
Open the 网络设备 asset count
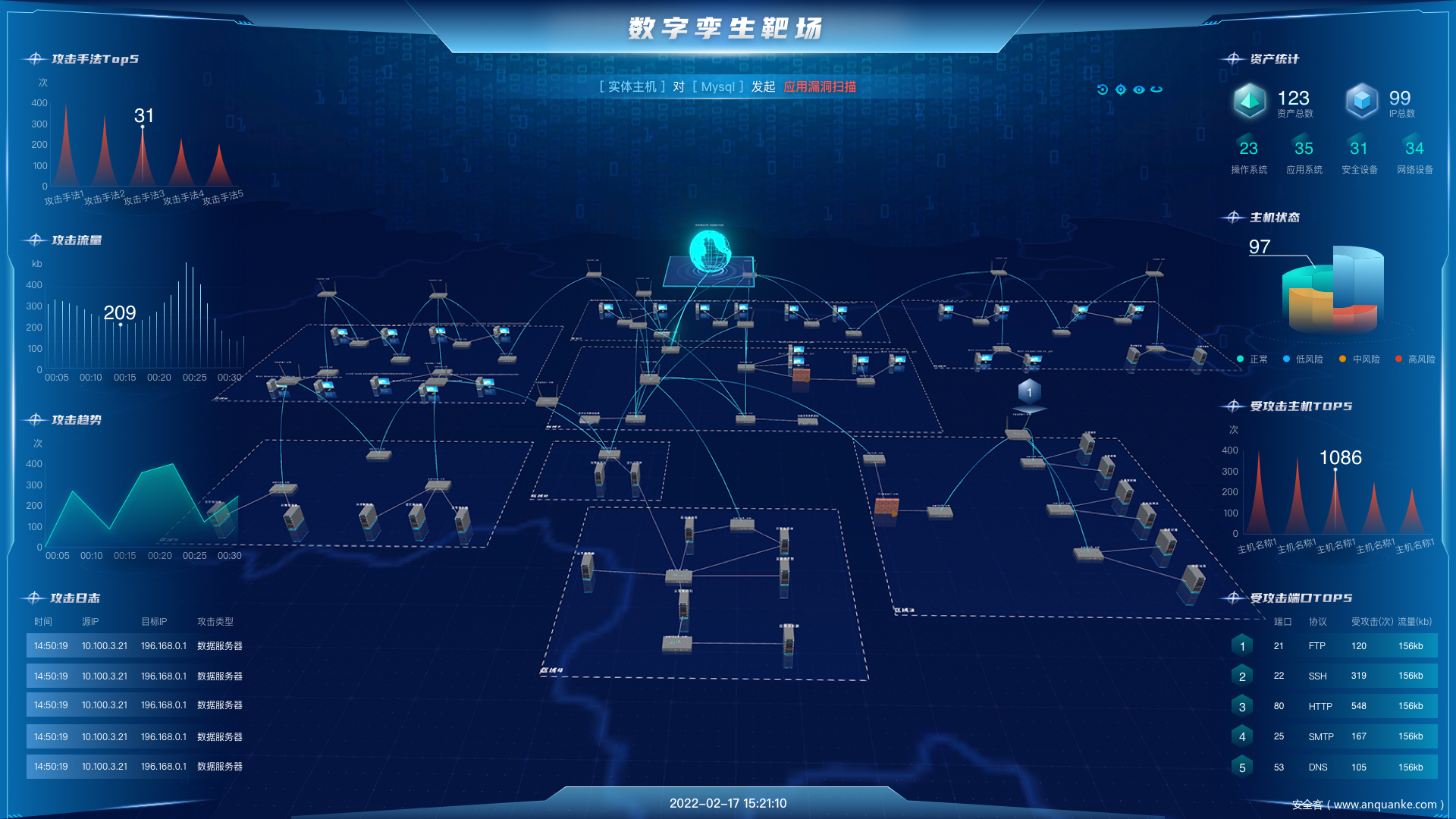1415,155
